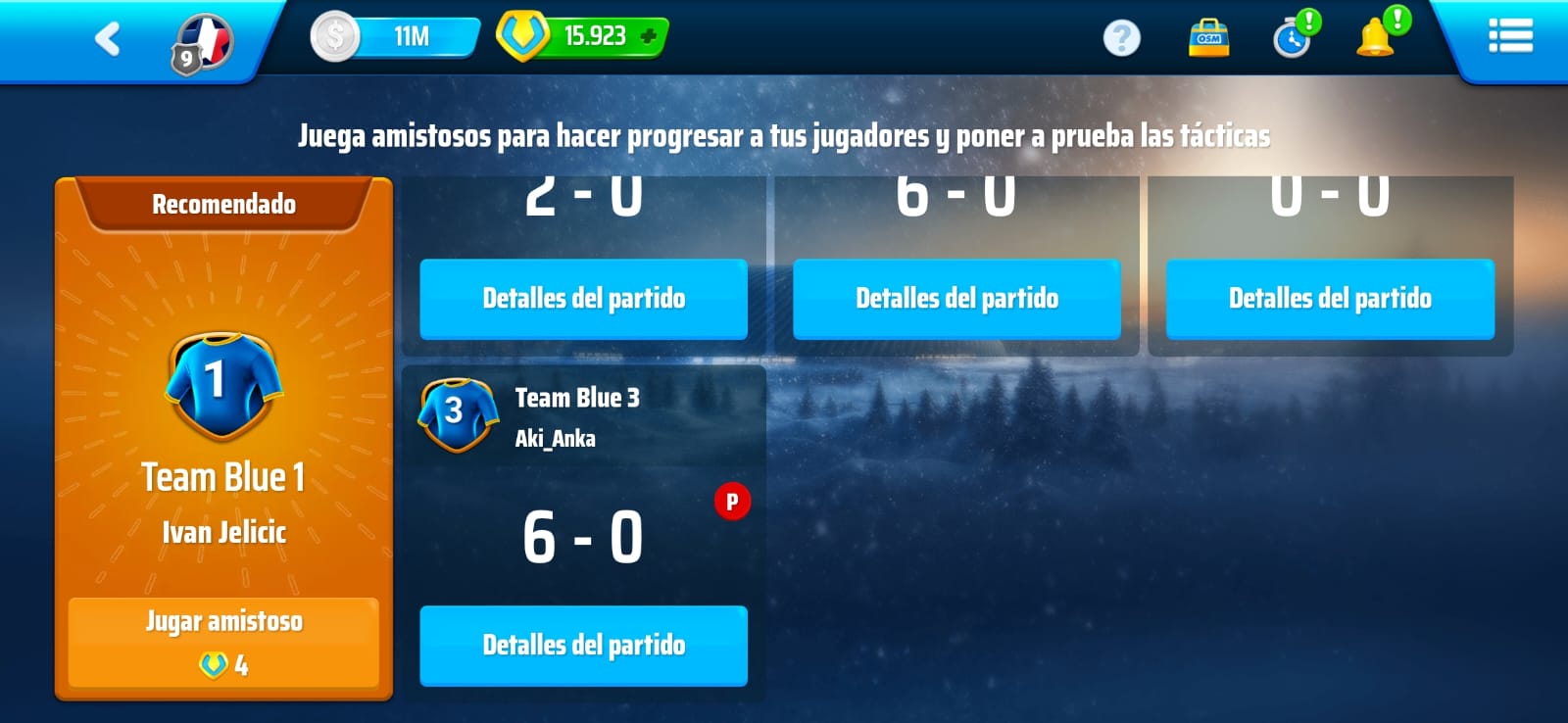1568x723 pixels.
Task: Open match details for Team Blue 3
Action: pyautogui.click(x=583, y=645)
